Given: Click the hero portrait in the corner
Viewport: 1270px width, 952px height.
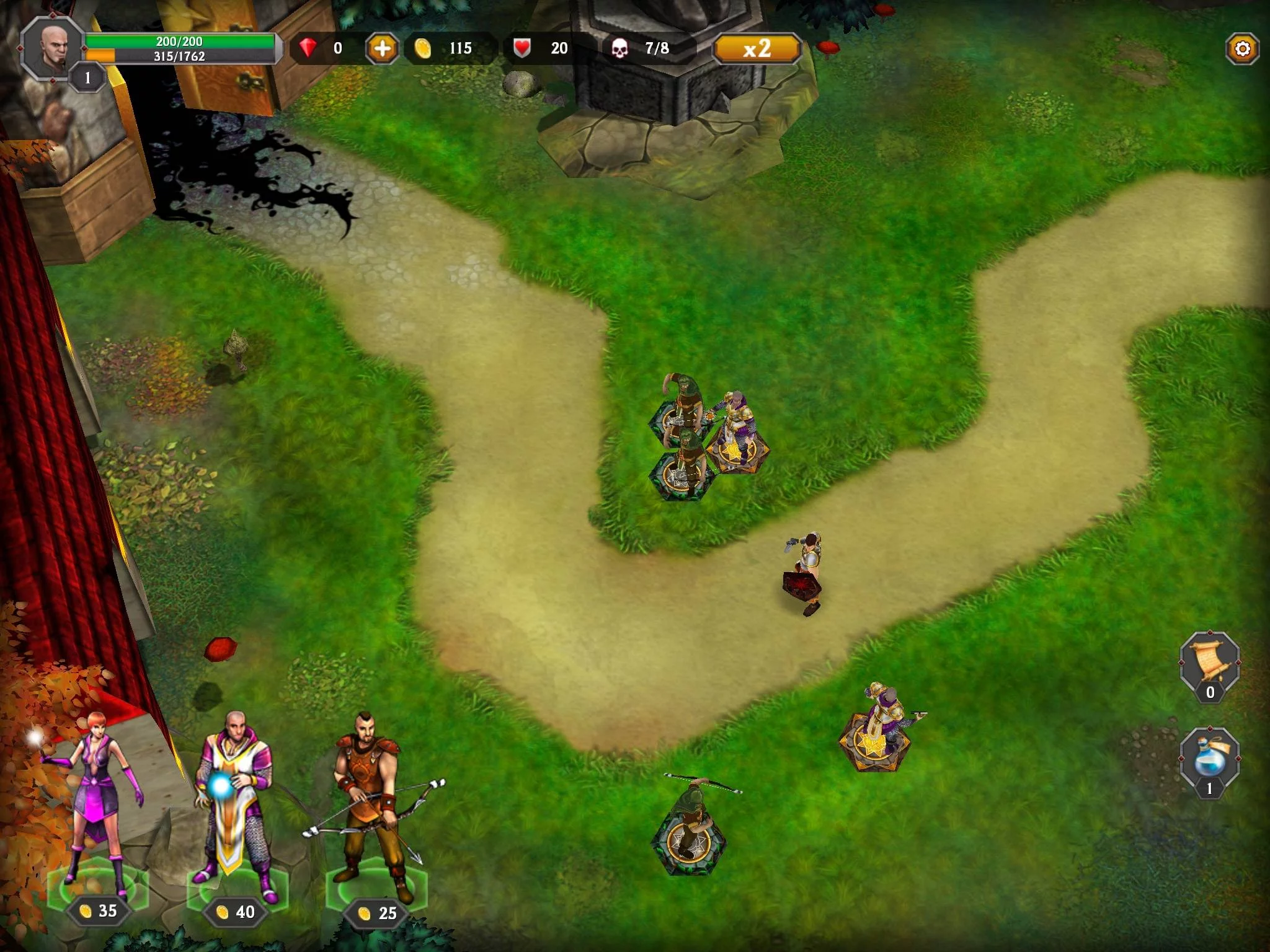Looking at the screenshot, I should (53, 50).
